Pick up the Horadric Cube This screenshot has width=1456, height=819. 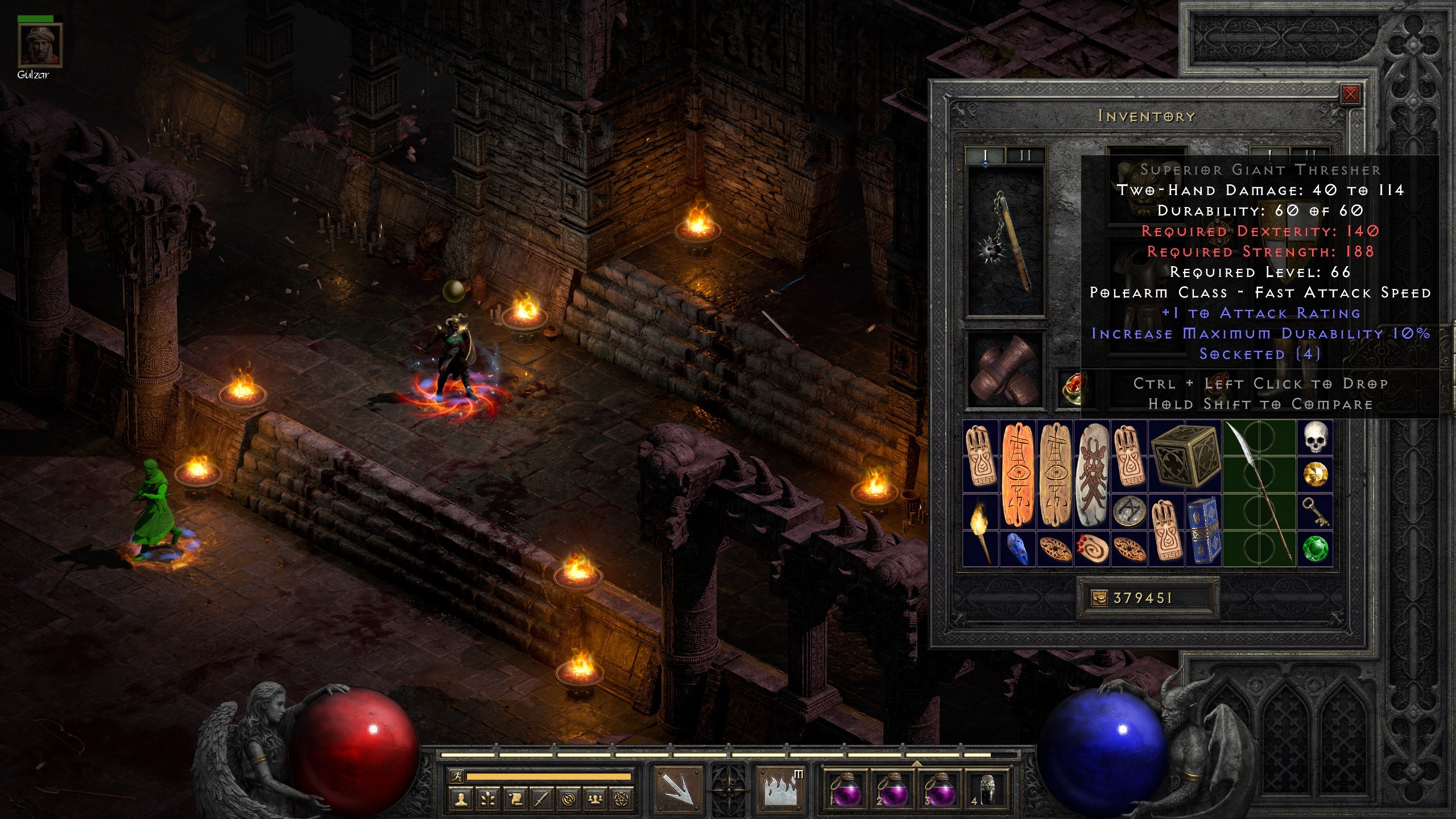click(x=1185, y=457)
